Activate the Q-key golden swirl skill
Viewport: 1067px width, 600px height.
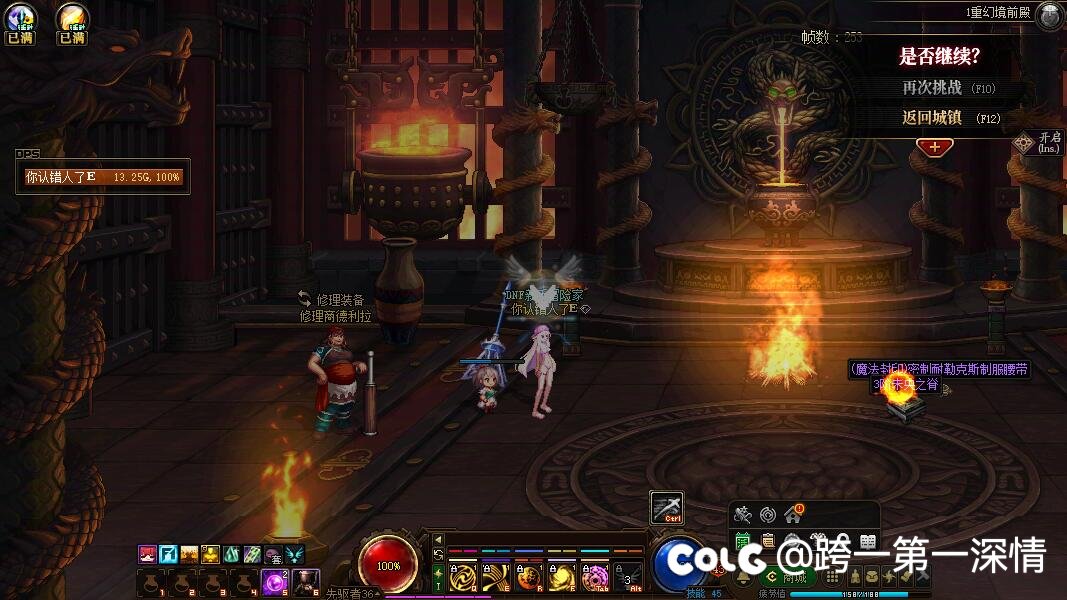click(464, 577)
